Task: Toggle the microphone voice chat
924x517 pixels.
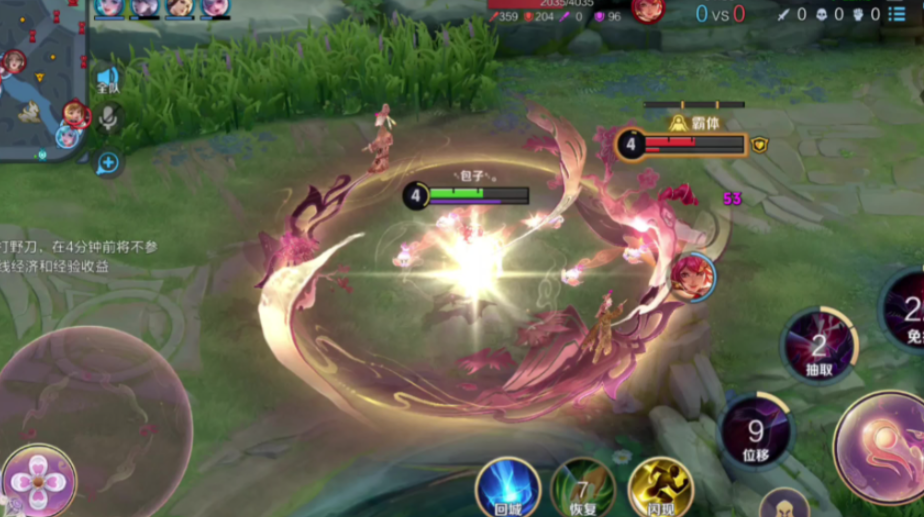Action: [108, 118]
